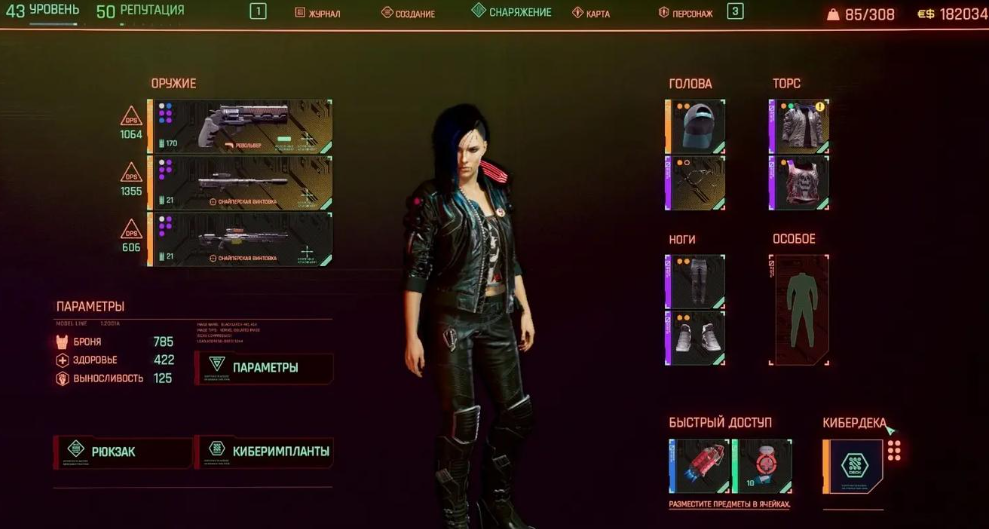Select the inner shirt torso slot
Viewport: 989px width, 529px height.
pos(800,183)
